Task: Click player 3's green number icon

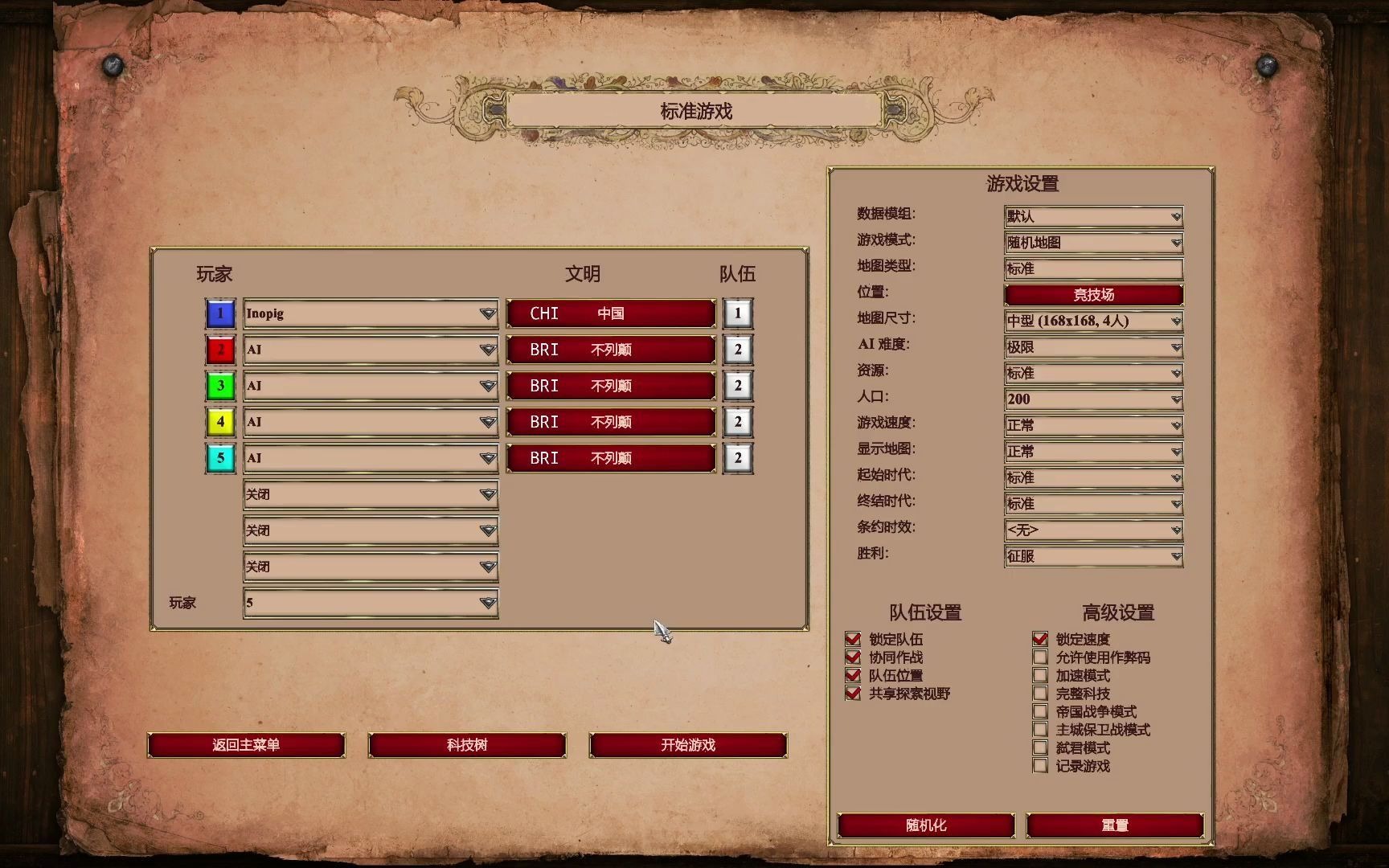Action: coord(219,386)
